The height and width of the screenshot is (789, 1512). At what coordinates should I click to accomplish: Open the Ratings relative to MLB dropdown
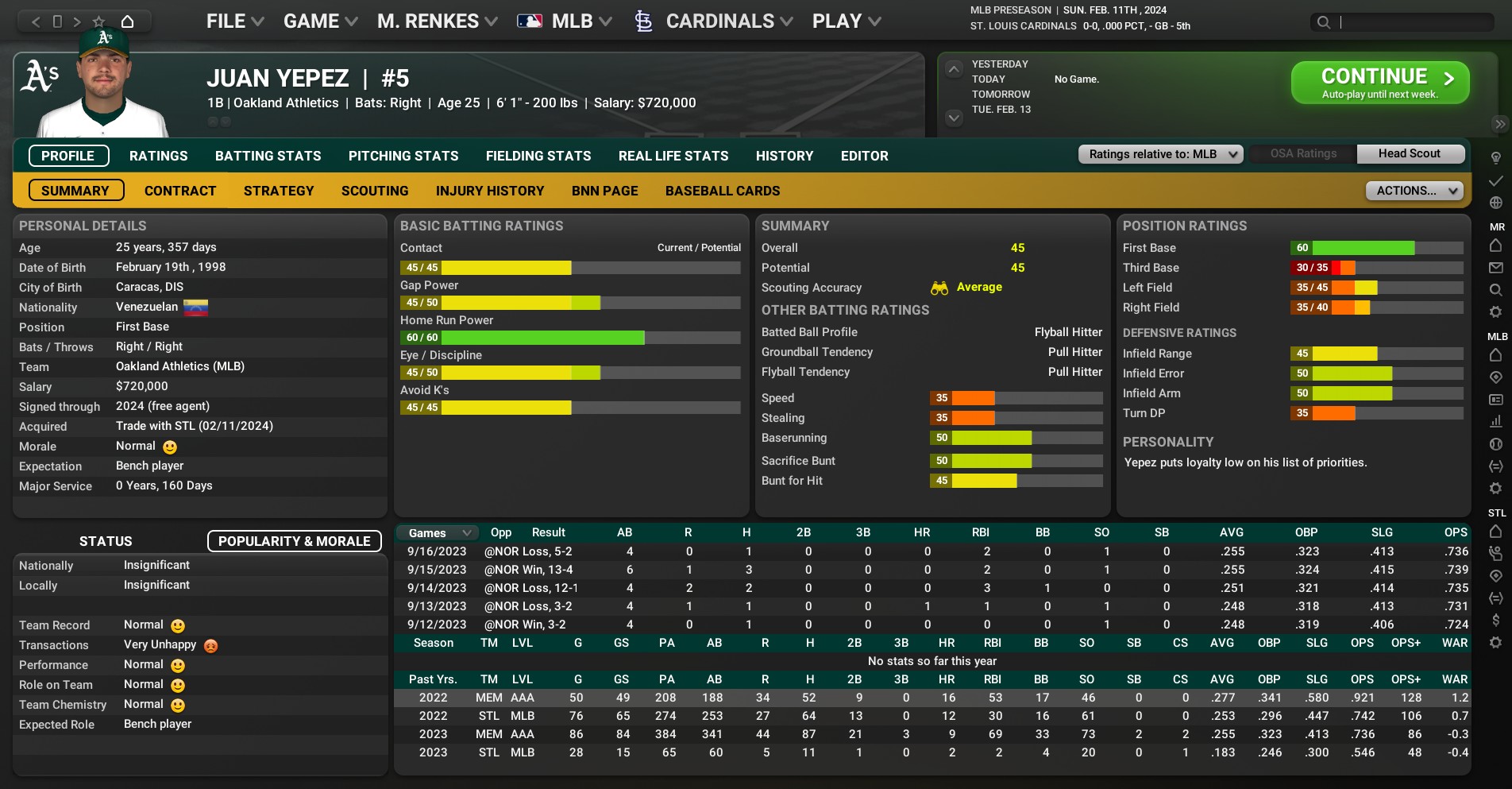pos(1160,154)
